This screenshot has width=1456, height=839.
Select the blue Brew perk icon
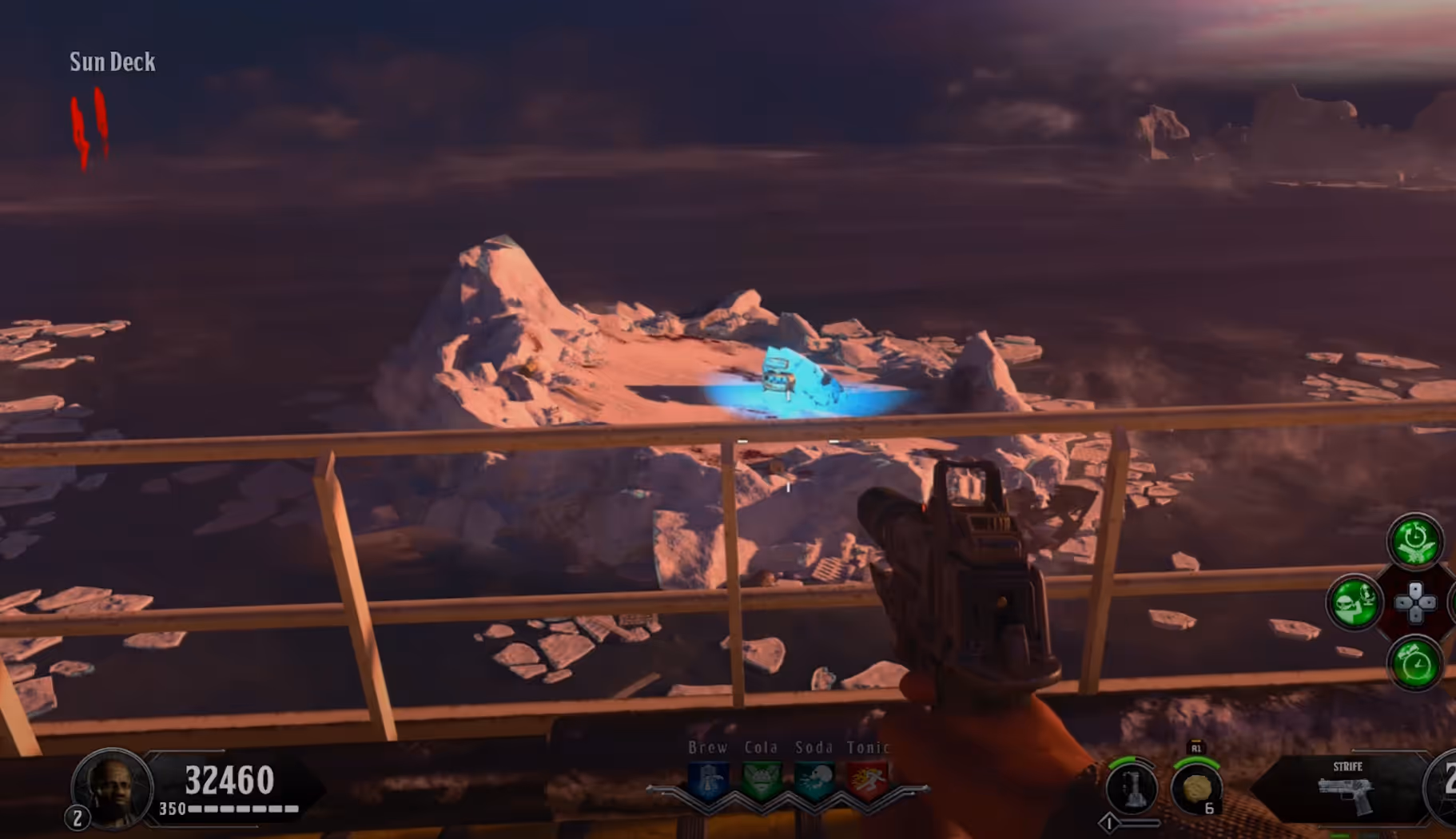[x=709, y=781]
